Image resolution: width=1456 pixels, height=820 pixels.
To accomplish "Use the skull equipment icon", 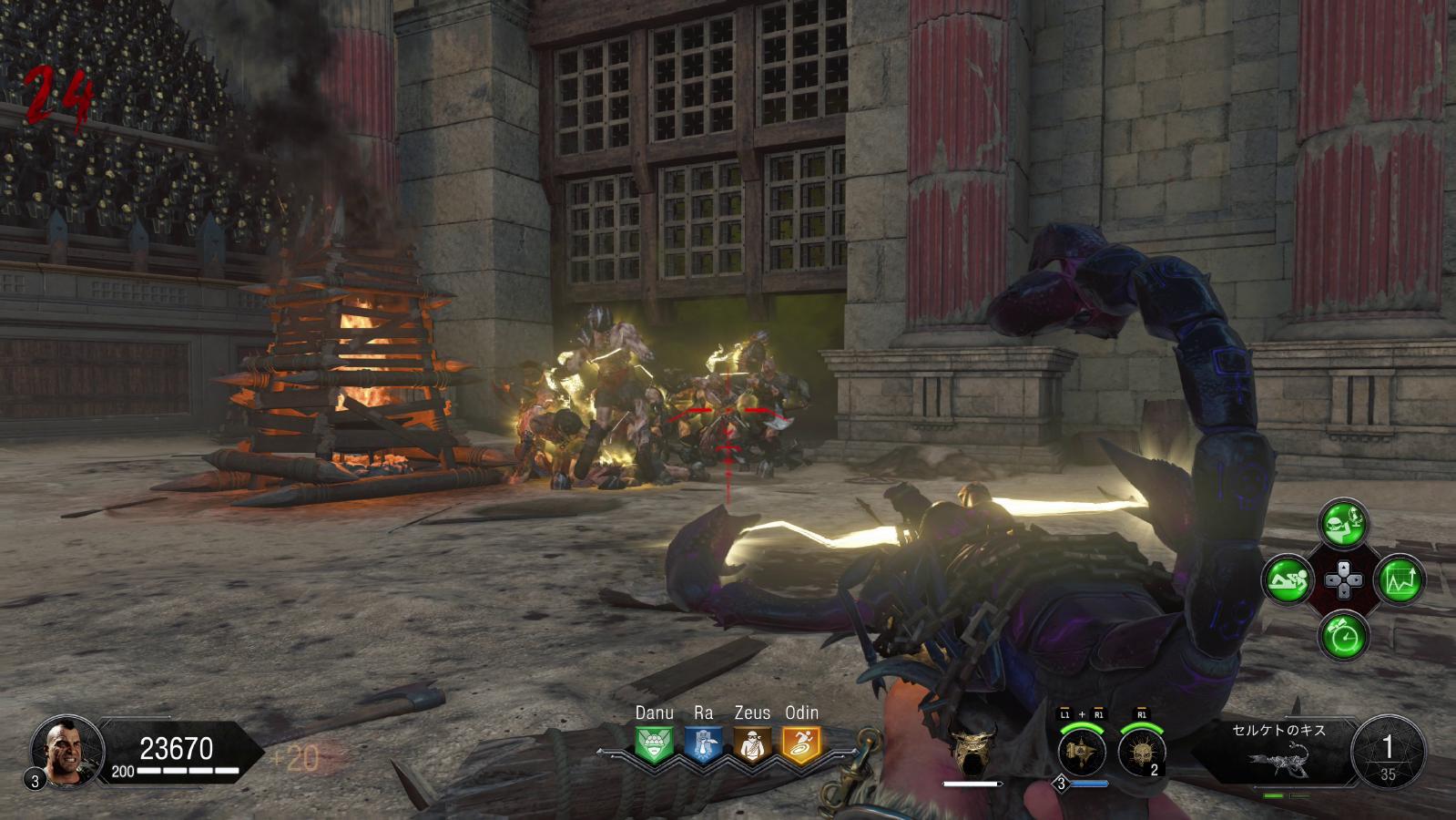I will pos(1140,753).
